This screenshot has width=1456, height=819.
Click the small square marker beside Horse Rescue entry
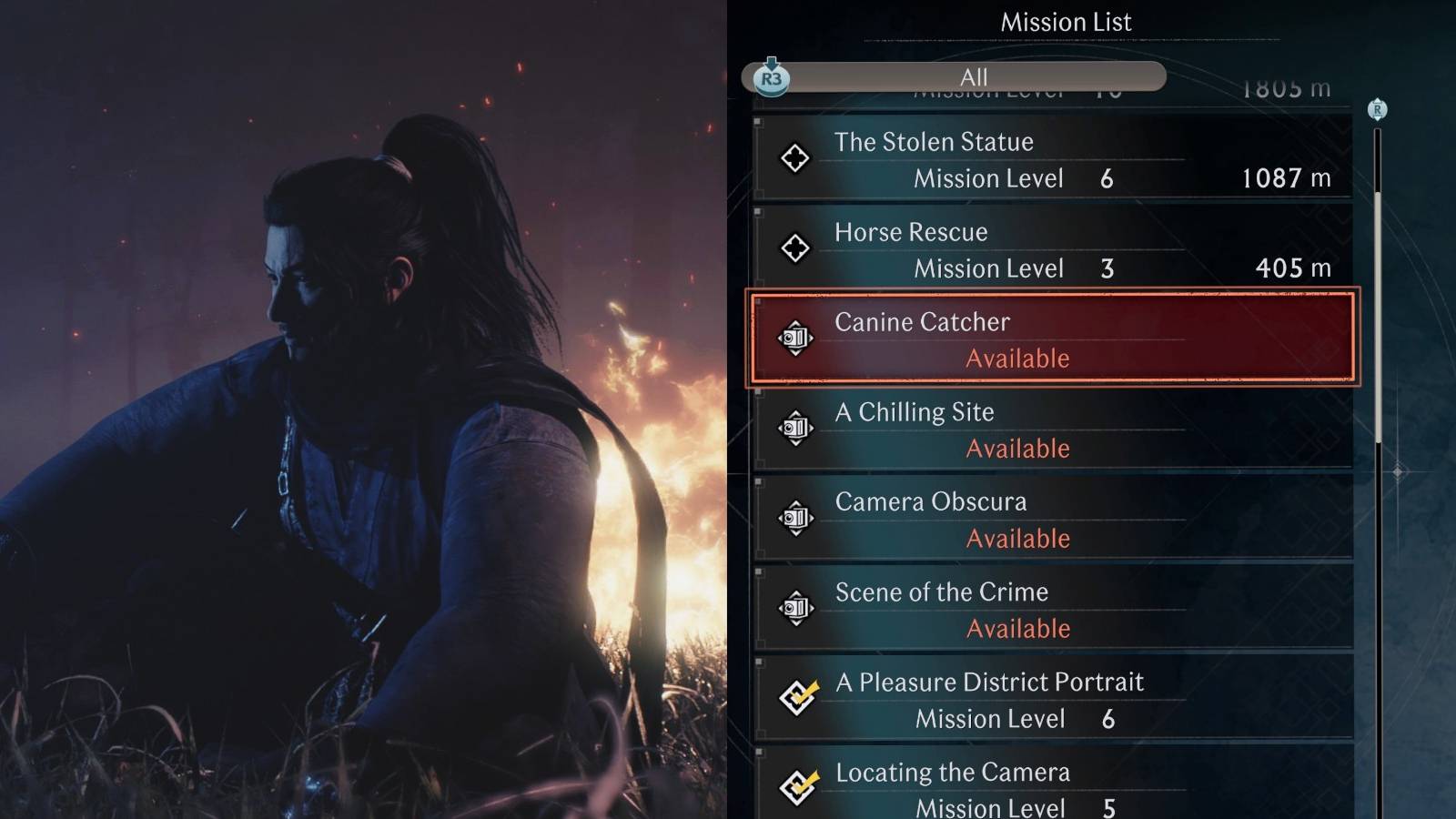(x=758, y=211)
